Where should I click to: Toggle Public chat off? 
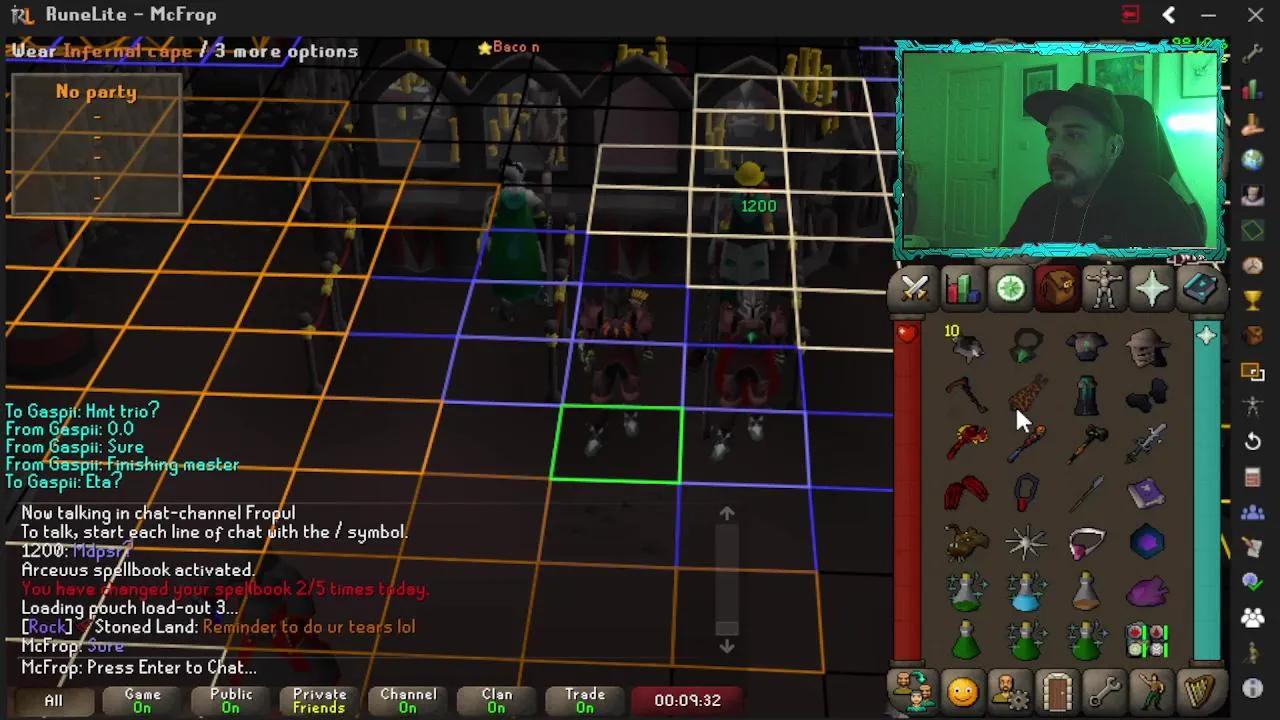coord(229,701)
